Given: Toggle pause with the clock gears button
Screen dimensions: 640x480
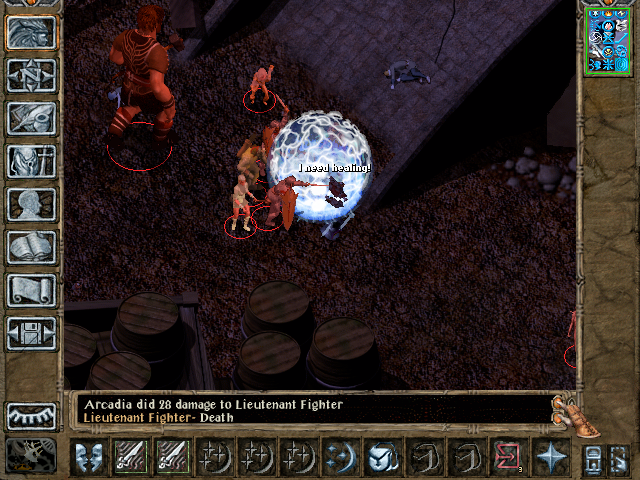Looking at the screenshot, I should 31,455.
